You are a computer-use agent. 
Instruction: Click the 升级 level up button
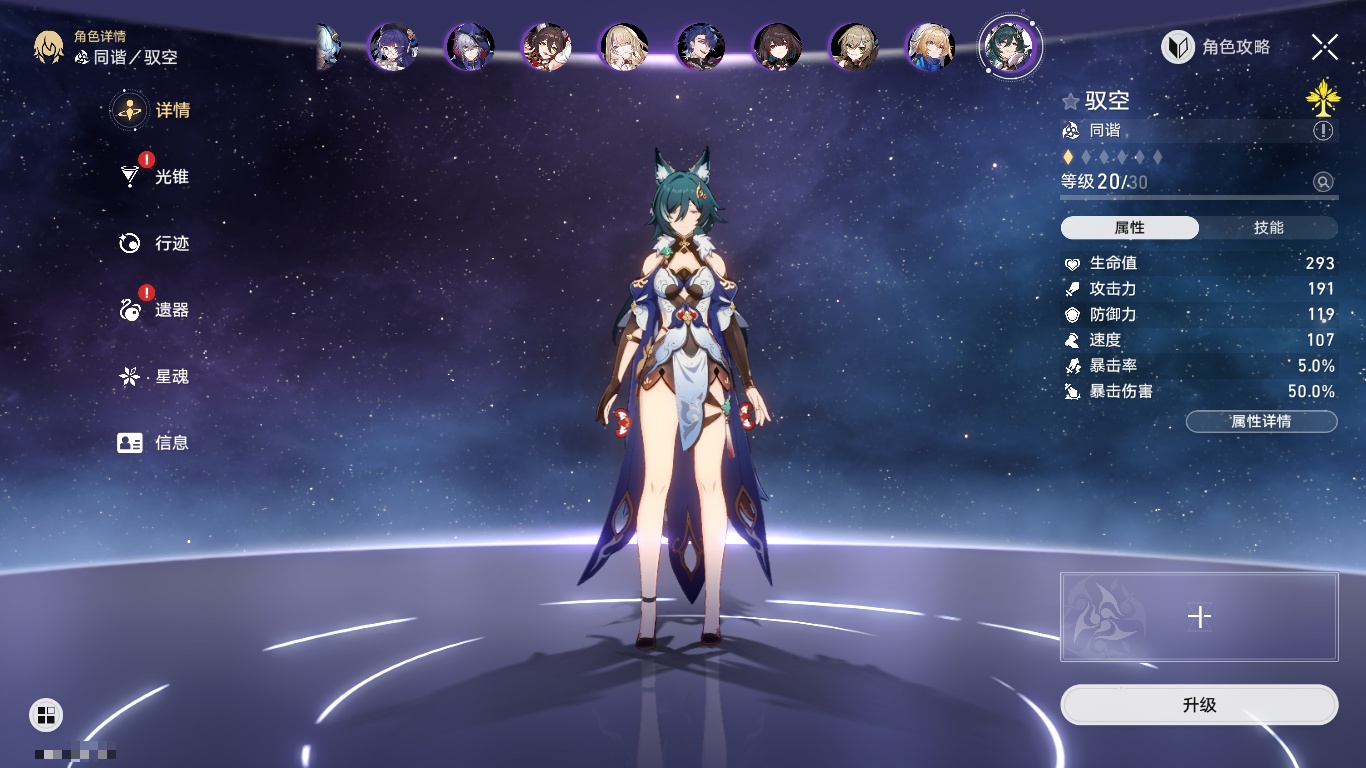[1199, 705]
